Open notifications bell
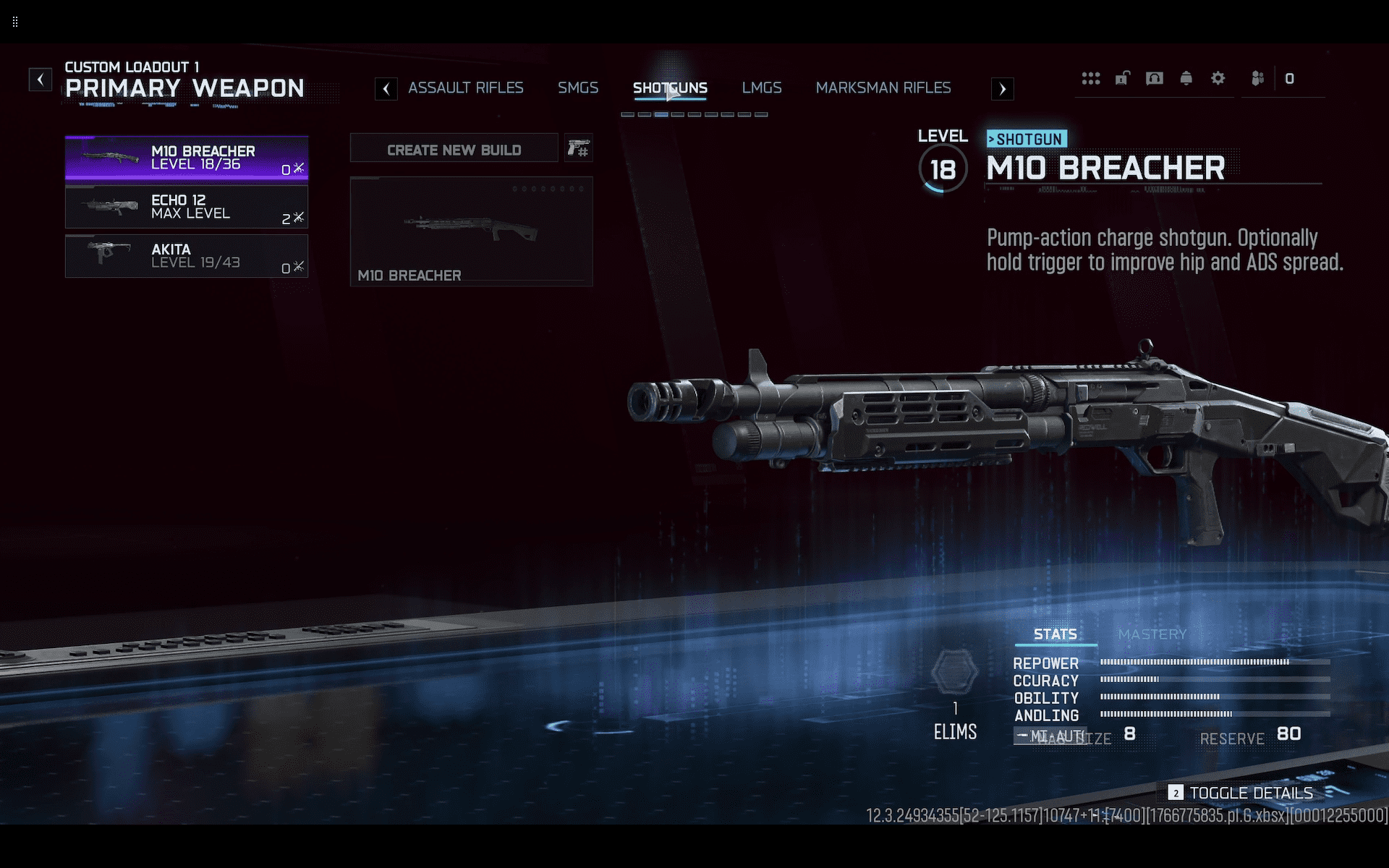This screenshot has width=1389, height=868. (x=1186, y=78)
